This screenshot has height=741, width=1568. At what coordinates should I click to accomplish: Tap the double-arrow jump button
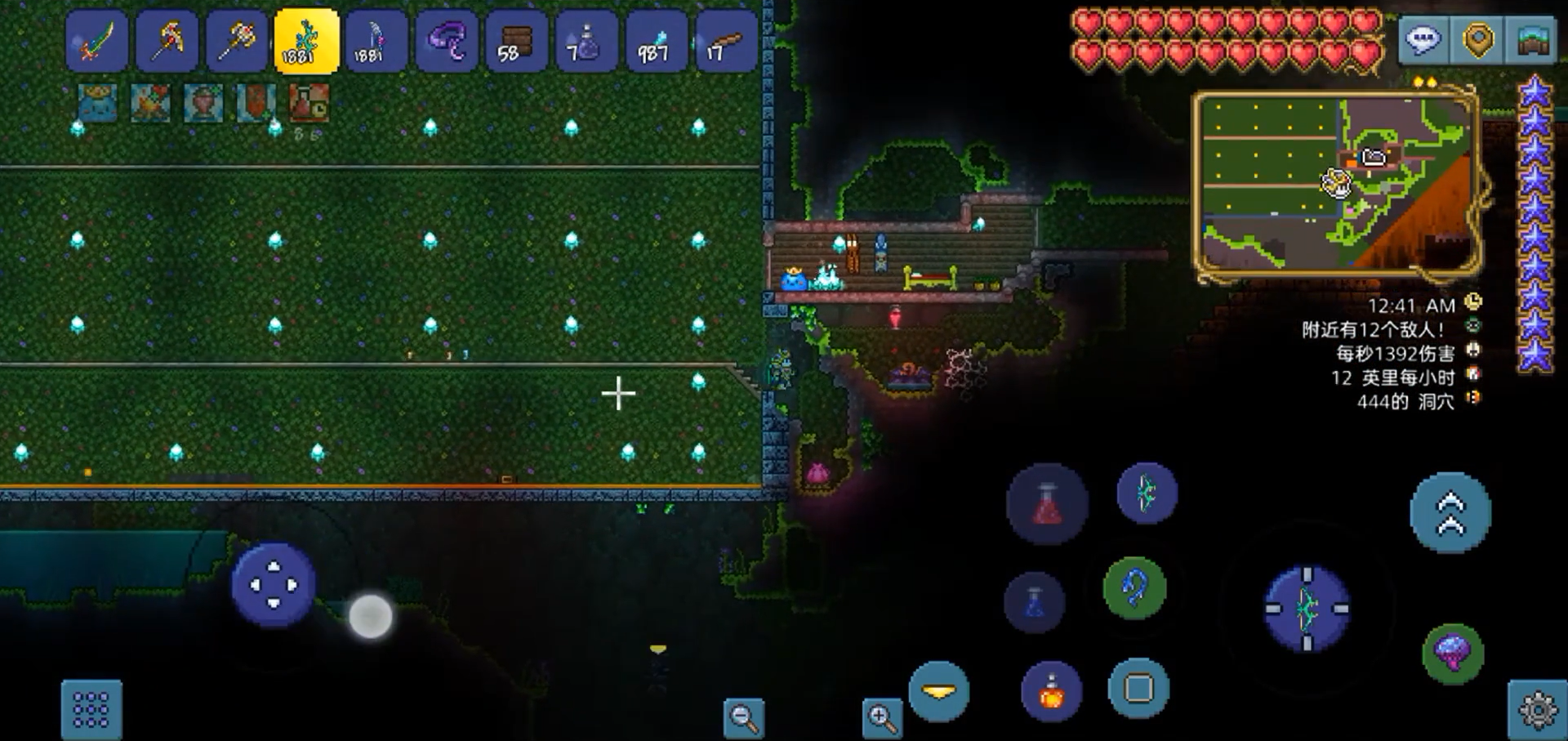coord(1450,513)
